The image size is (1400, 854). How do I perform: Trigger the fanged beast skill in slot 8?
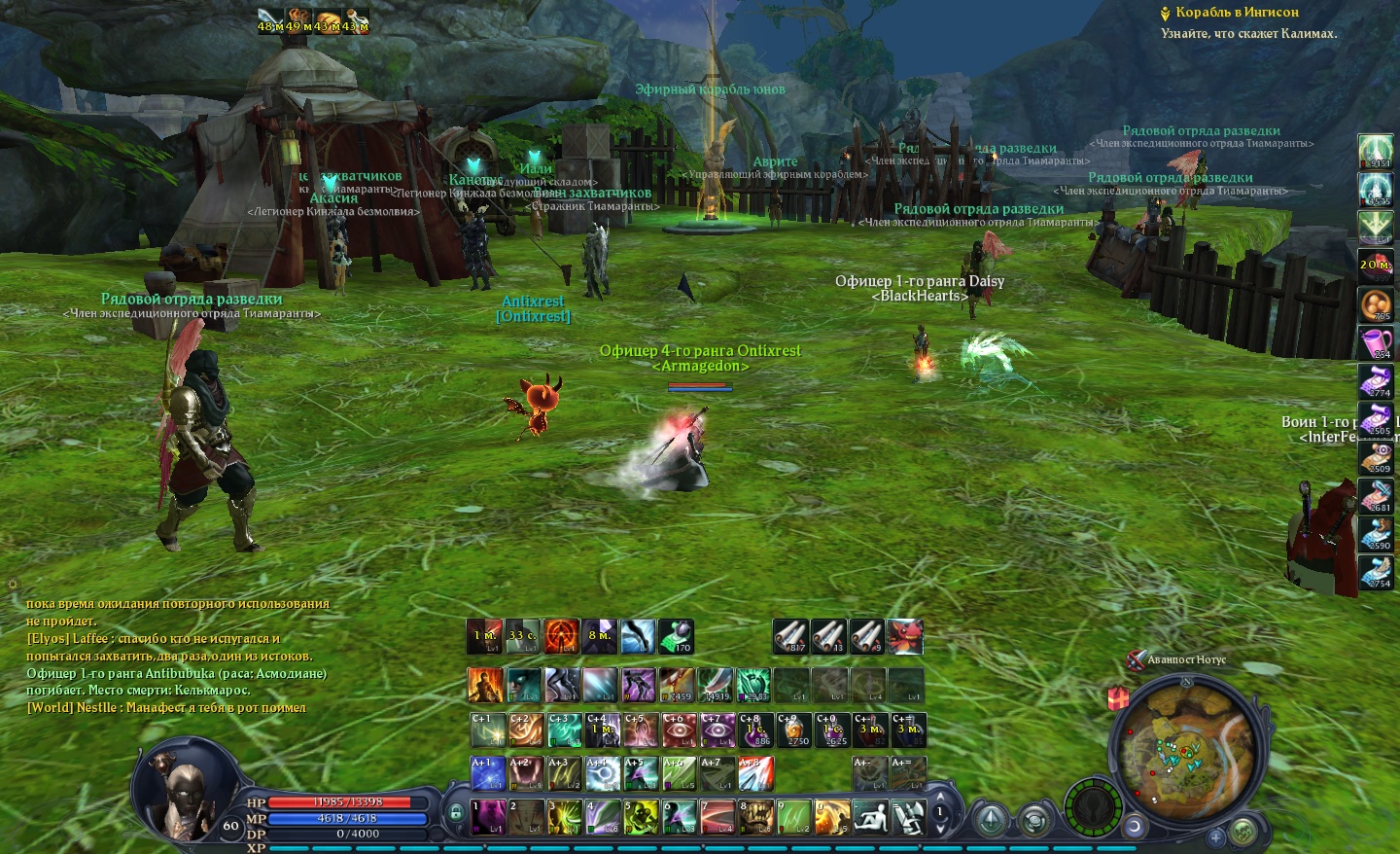click(756, 817)
